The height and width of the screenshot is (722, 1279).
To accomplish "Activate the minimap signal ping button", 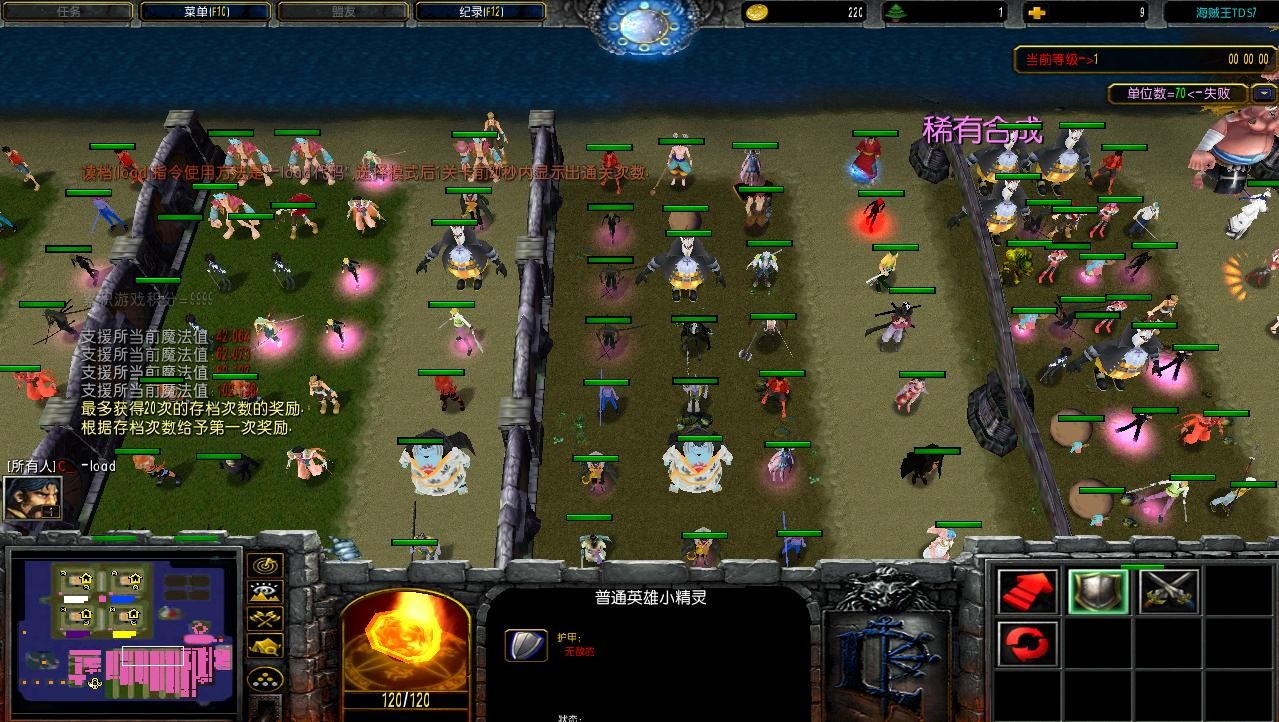I will (265, 567).
